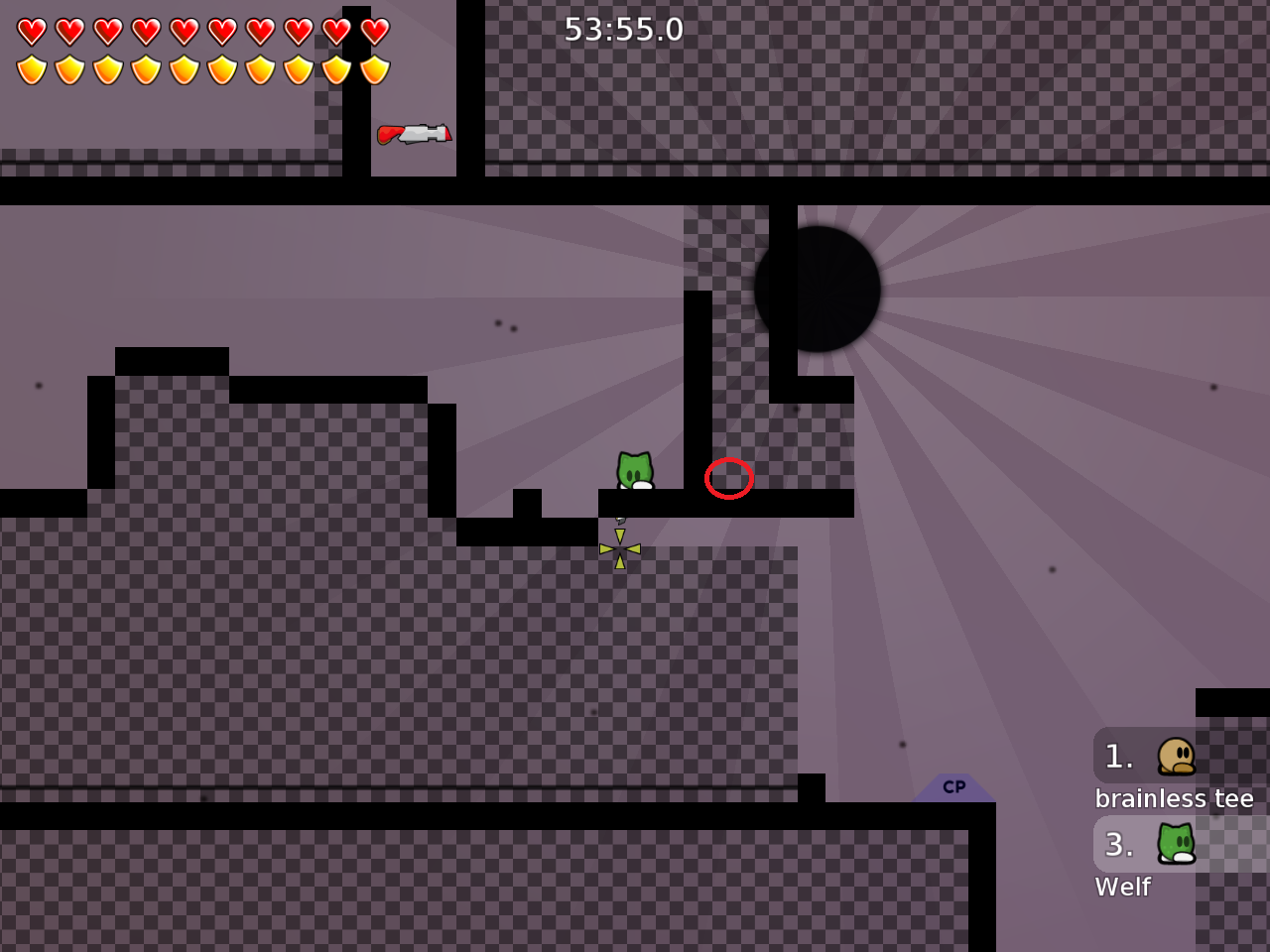Image resolution: width=1270 pixels, height=952 pixels.
Task: Click the race timer showing 53:55.0
Action: pos(623,29)
